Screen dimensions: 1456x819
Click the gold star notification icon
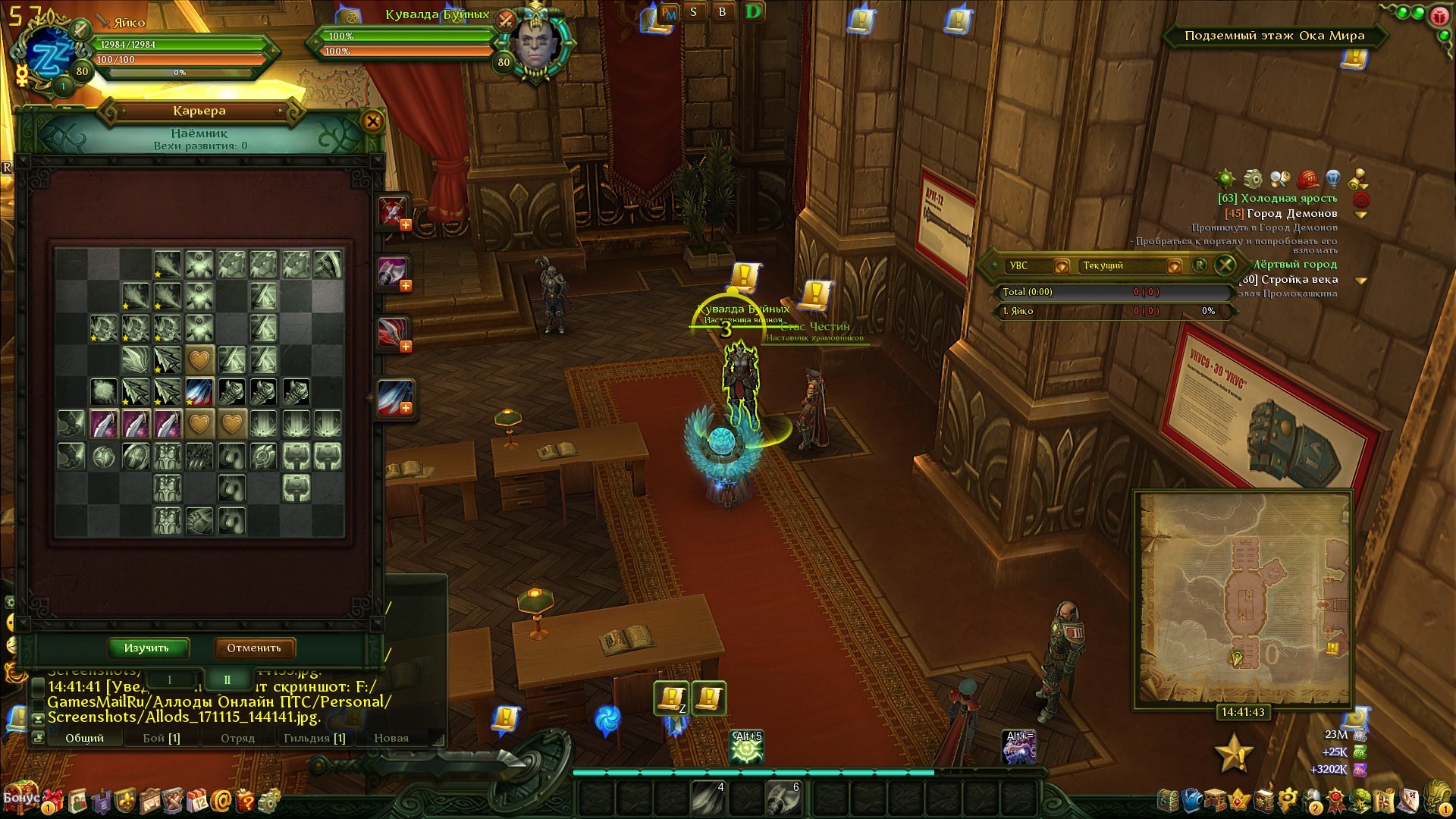[x=1234, y=753]
